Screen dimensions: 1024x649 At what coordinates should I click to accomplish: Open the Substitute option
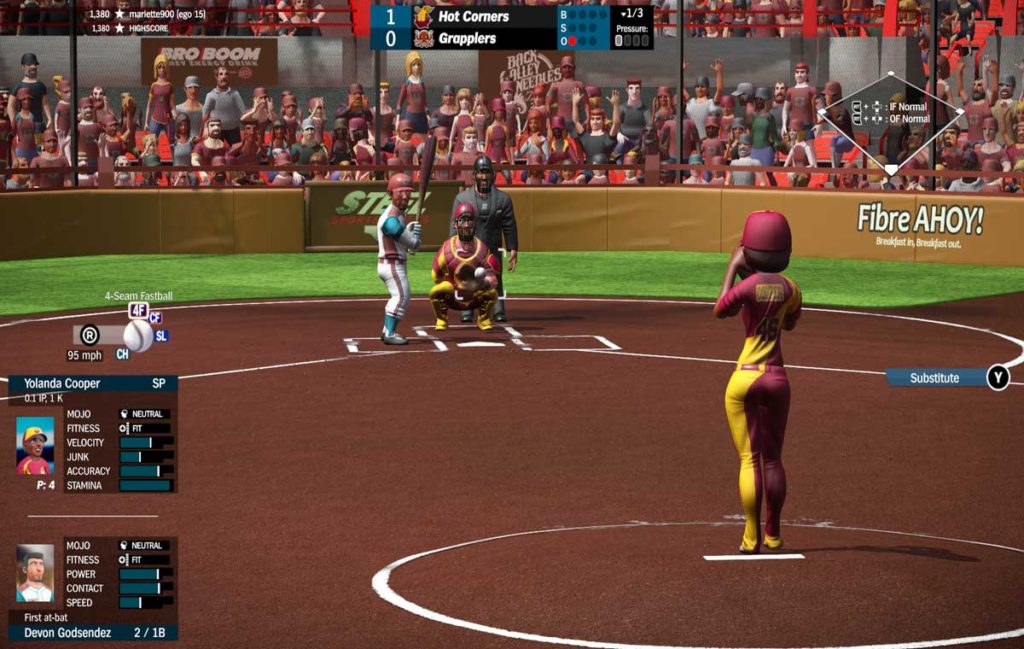click(x=934, y=378)
